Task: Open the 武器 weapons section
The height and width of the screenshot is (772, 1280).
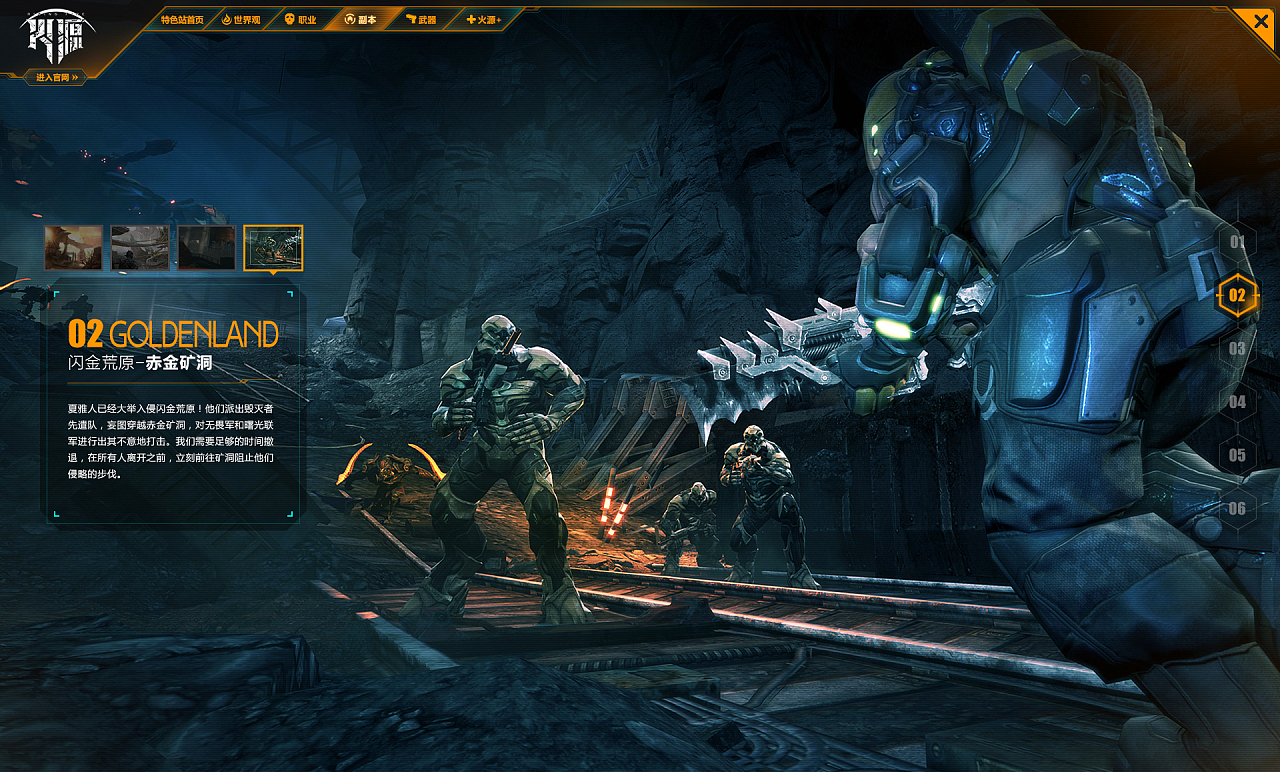Action: coord(421,19)
